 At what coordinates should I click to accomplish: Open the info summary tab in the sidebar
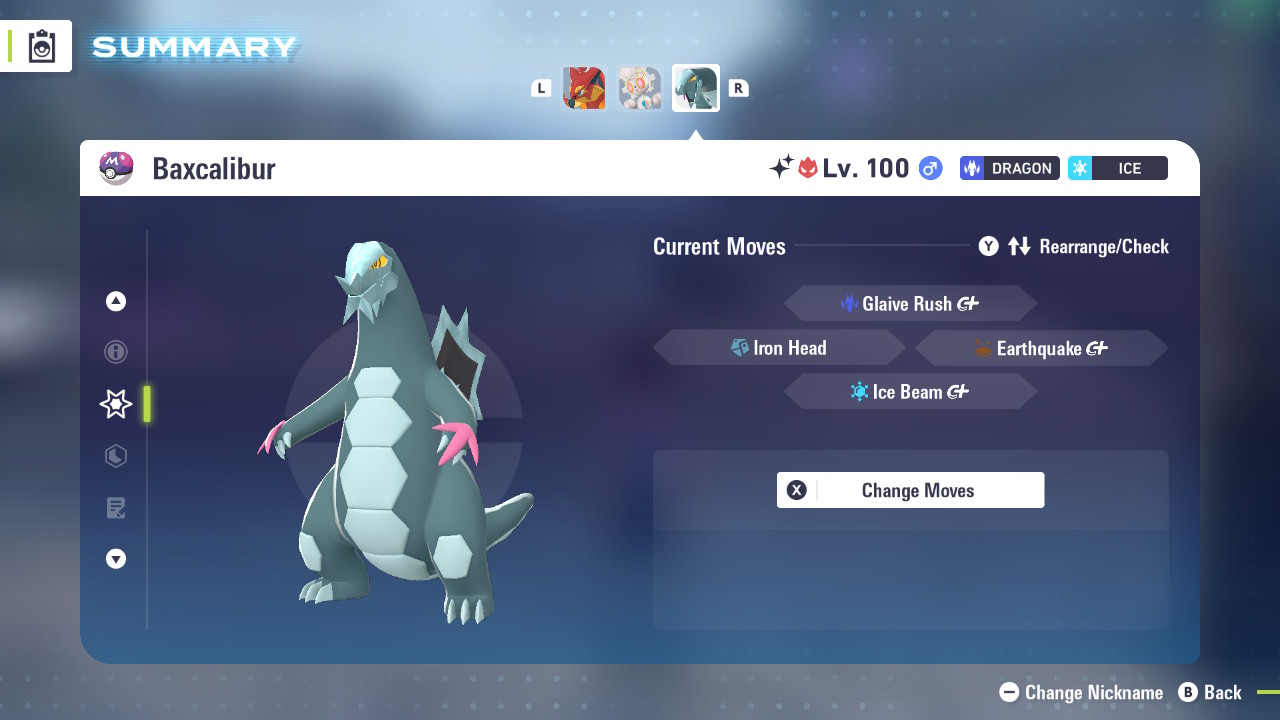click(115, 352)
